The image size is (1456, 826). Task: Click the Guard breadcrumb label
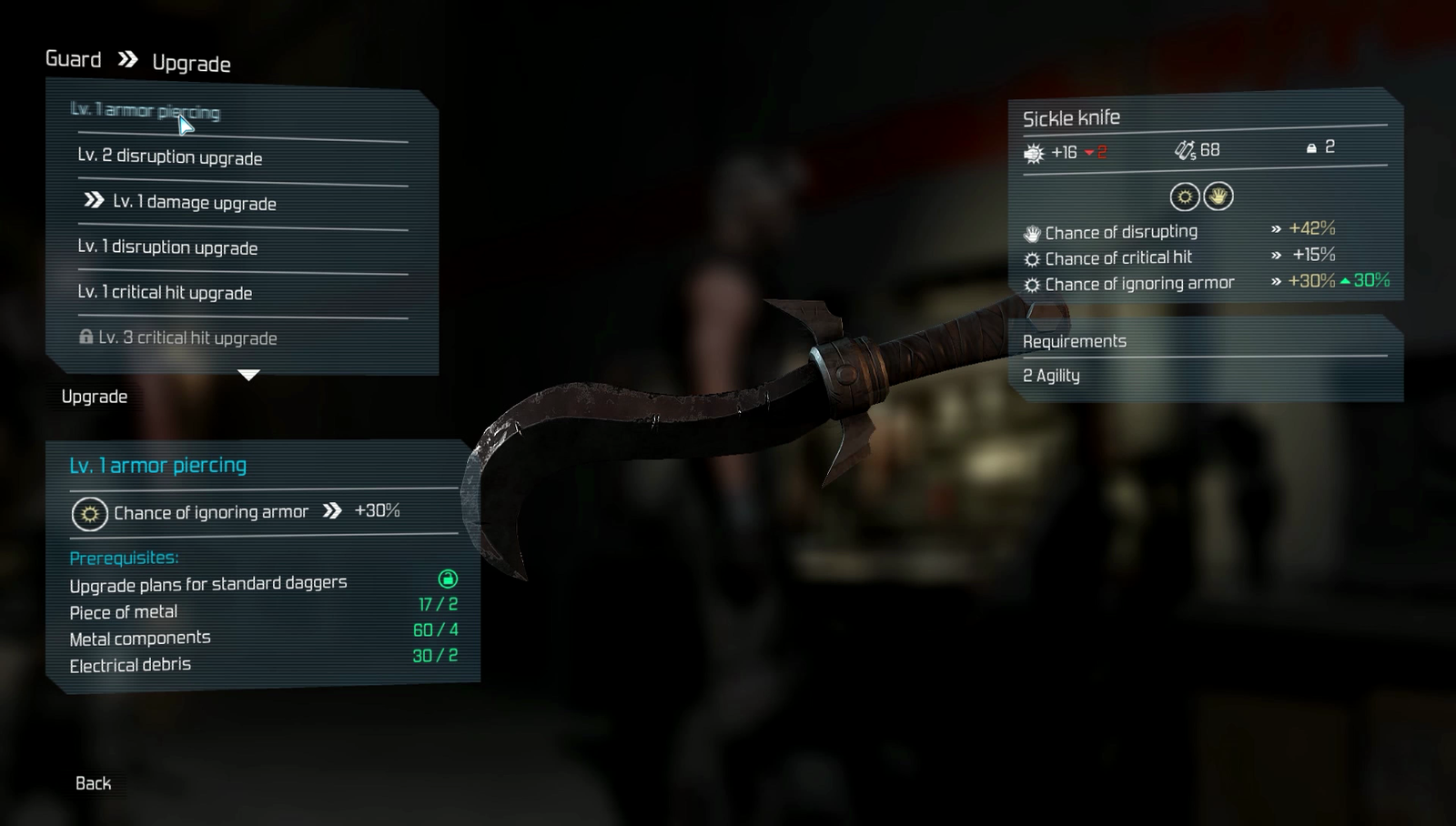click(x=74, y=60)
